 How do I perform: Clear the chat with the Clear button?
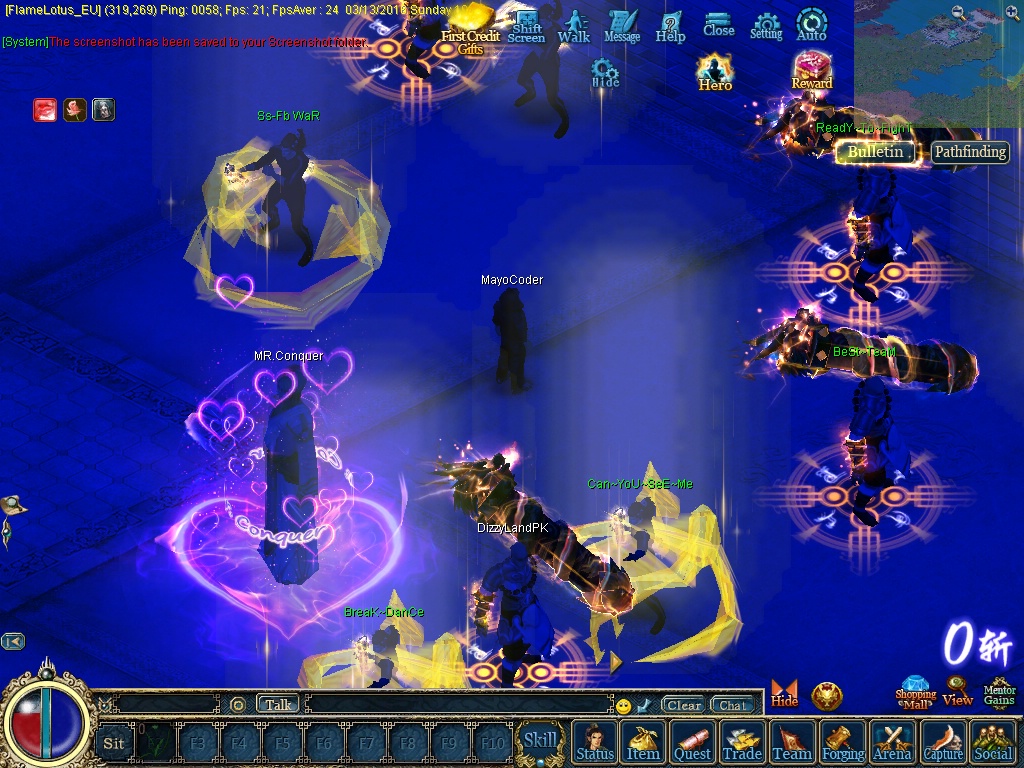[x=684, y=705]
